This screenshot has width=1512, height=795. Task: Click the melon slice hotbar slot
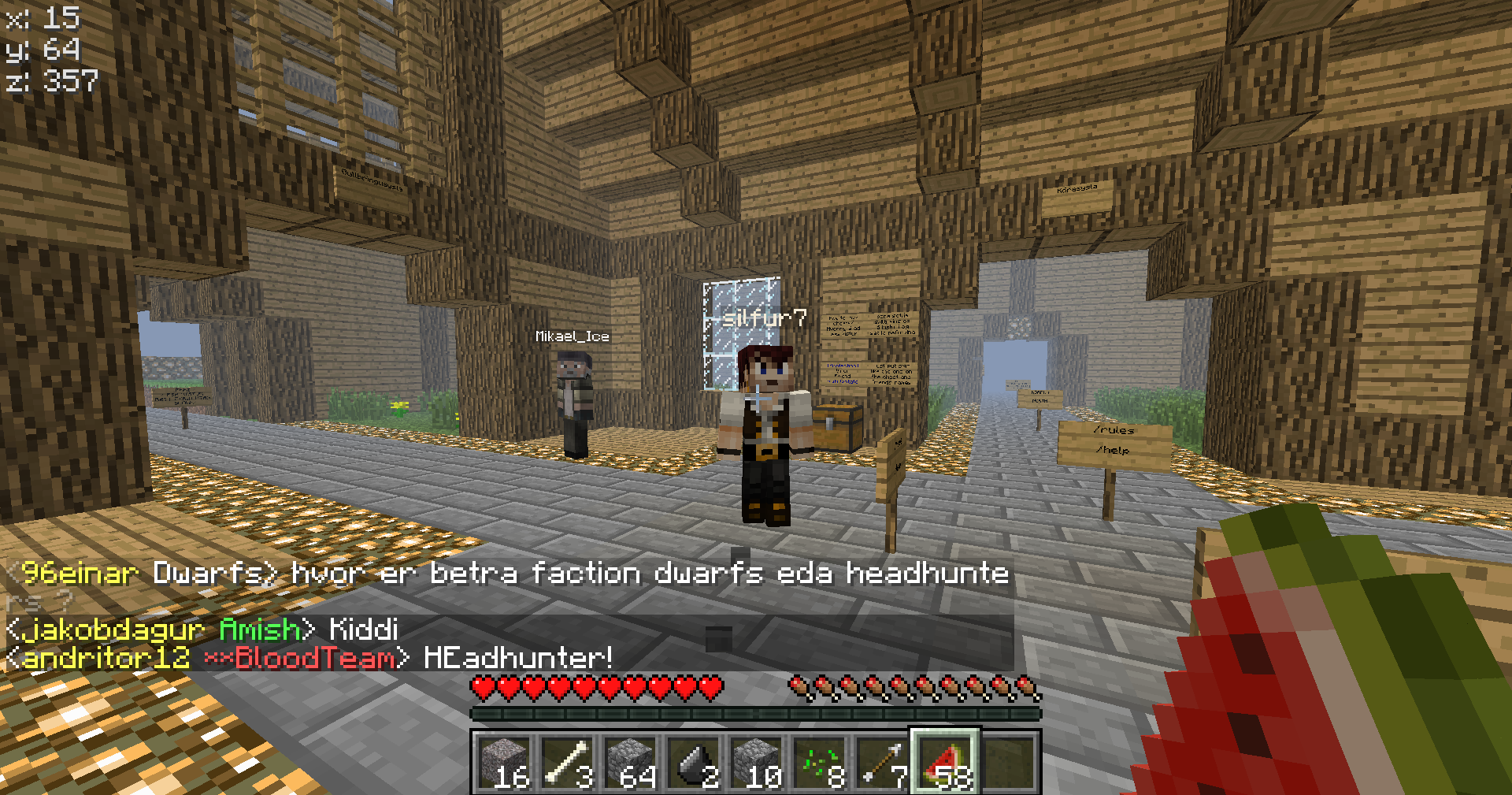pyautogui.click(x=946, y=762)
